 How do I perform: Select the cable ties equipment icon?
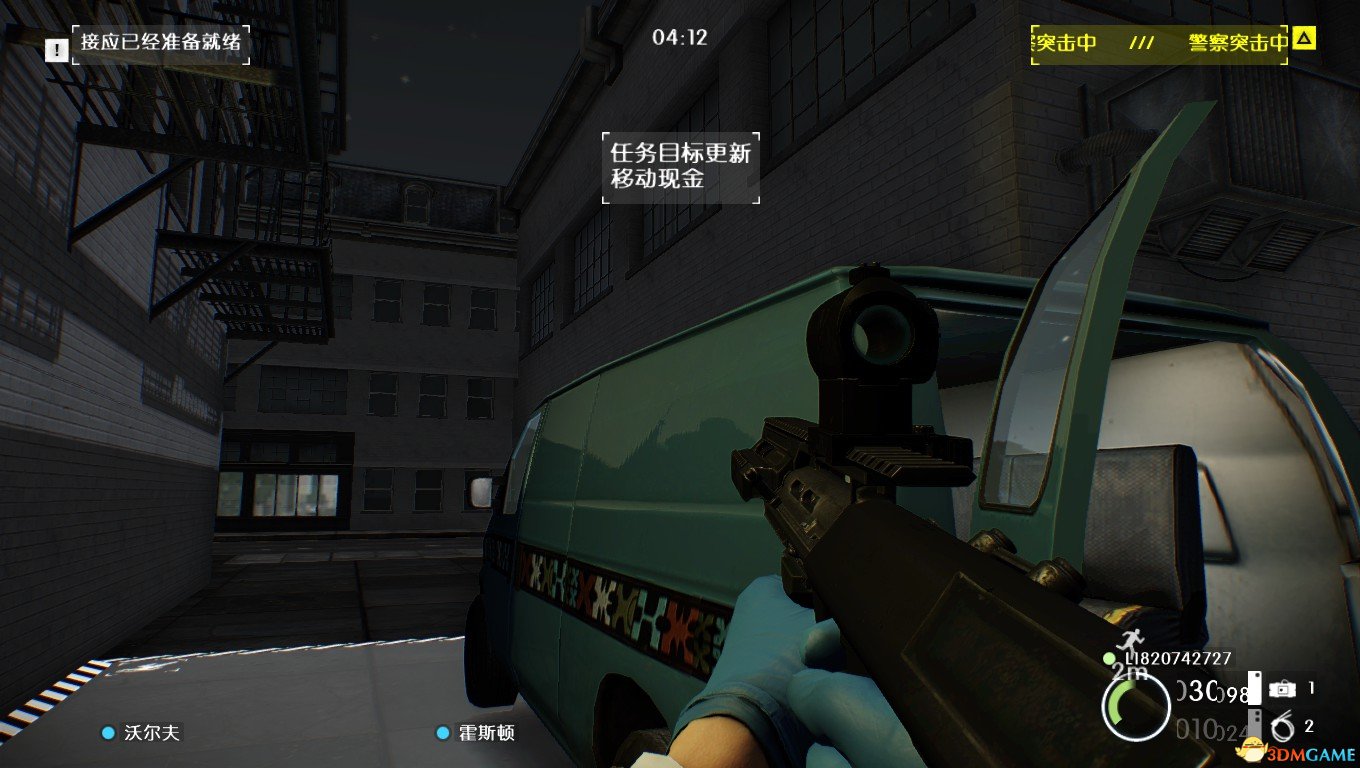point(1281,727)
